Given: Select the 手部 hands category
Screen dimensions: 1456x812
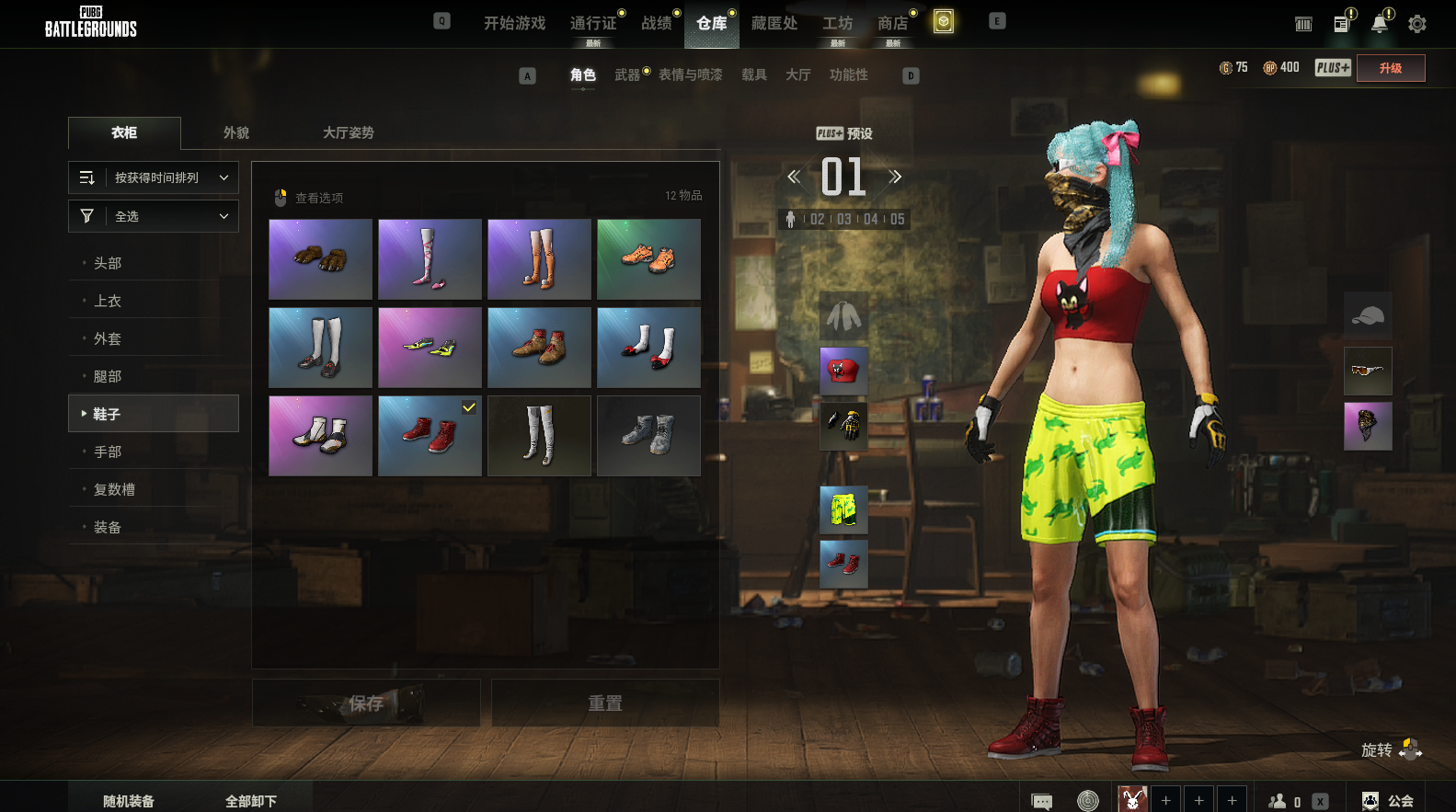Looking at the screenshot, I should tap(108, 452).
